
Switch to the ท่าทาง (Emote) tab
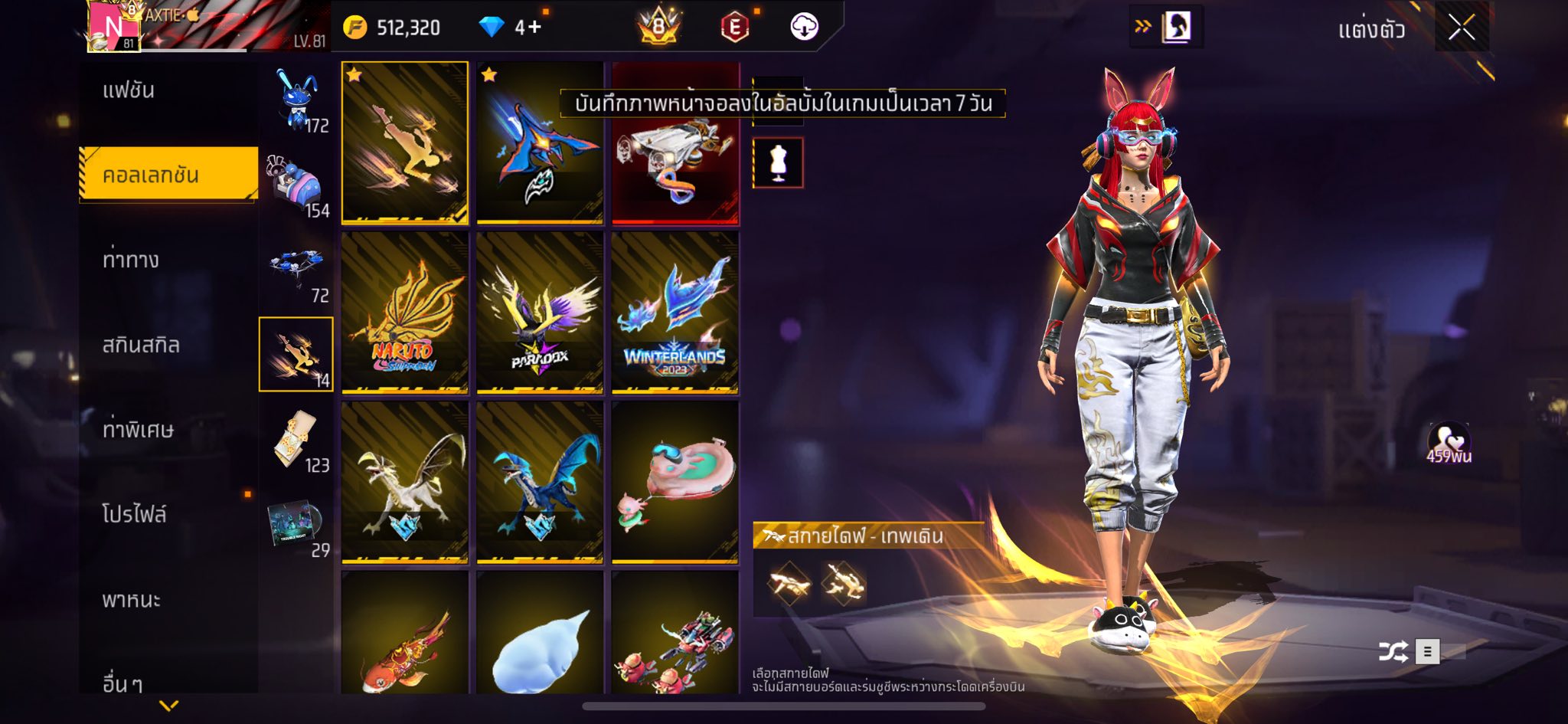pos(131,260)
